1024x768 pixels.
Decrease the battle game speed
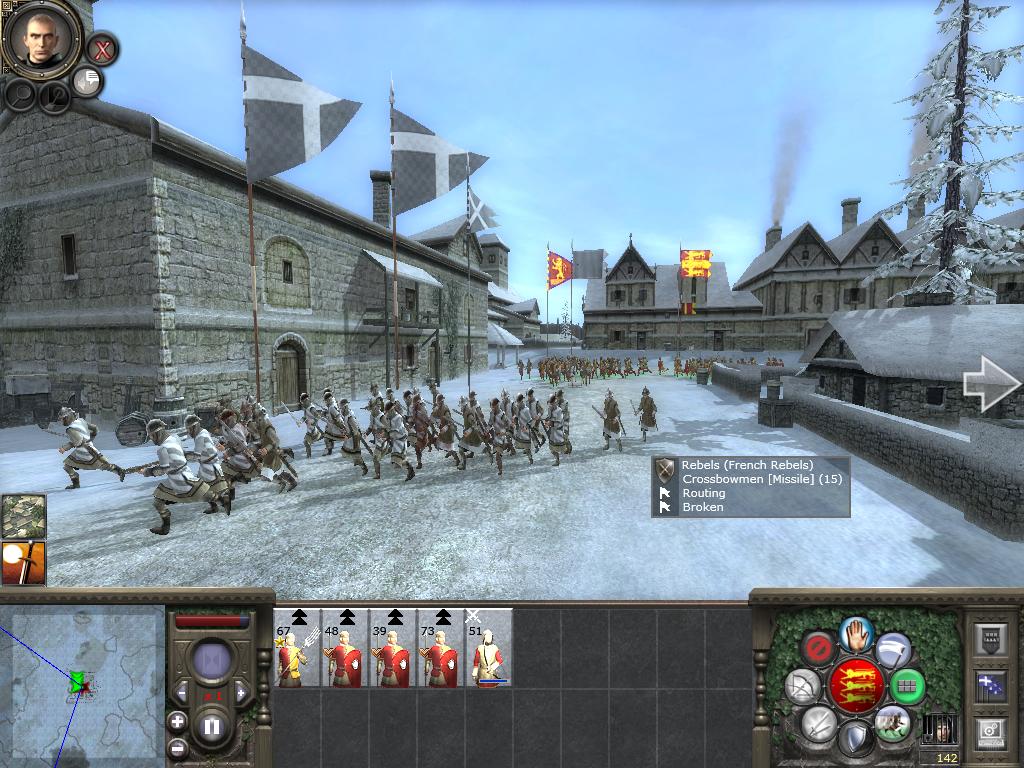183,691
